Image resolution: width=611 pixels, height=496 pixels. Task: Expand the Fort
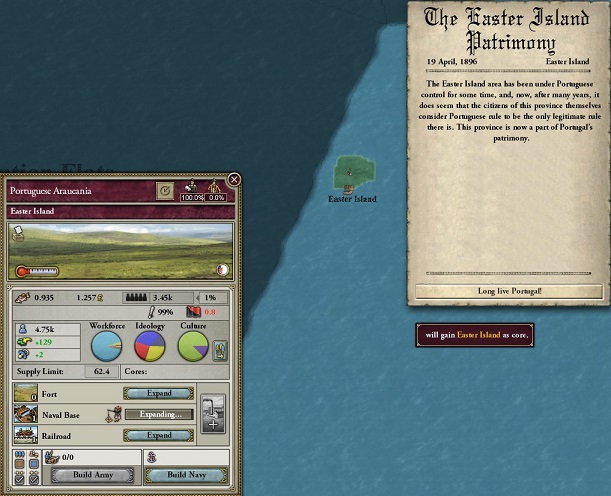158,393
